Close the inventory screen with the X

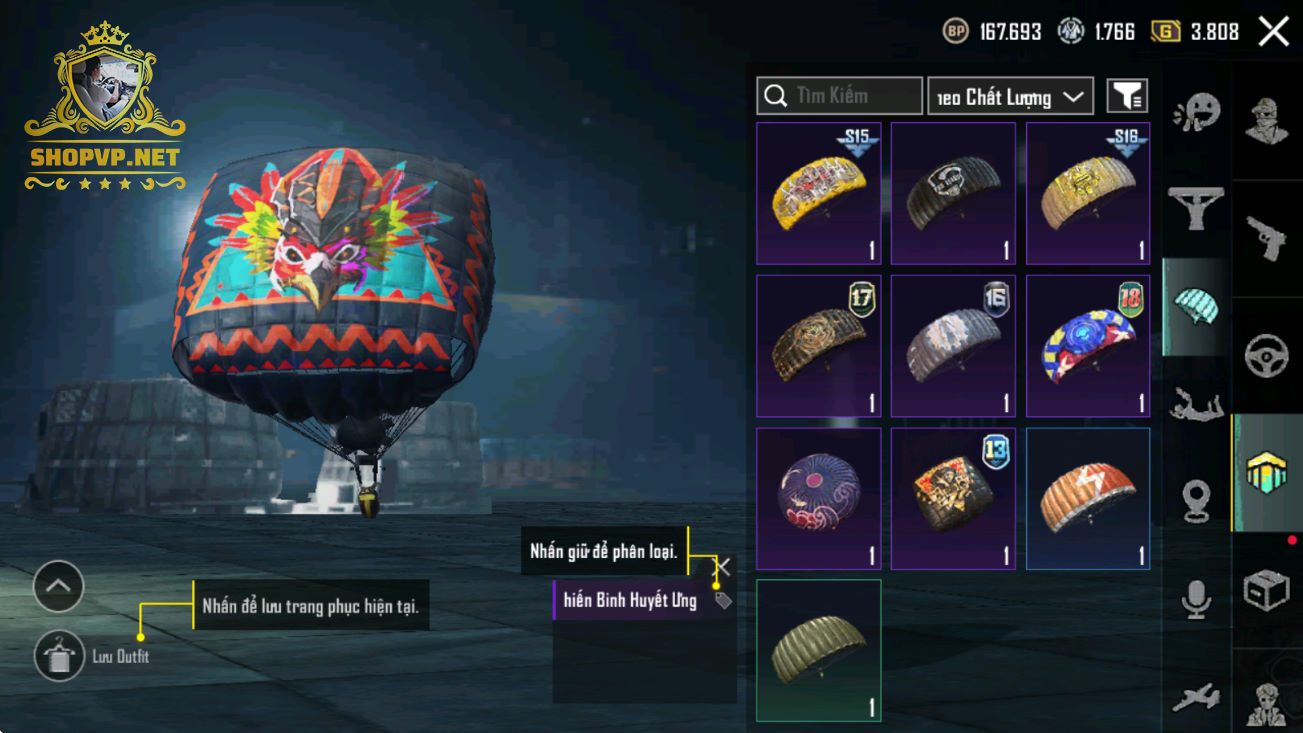(1273, 31)
